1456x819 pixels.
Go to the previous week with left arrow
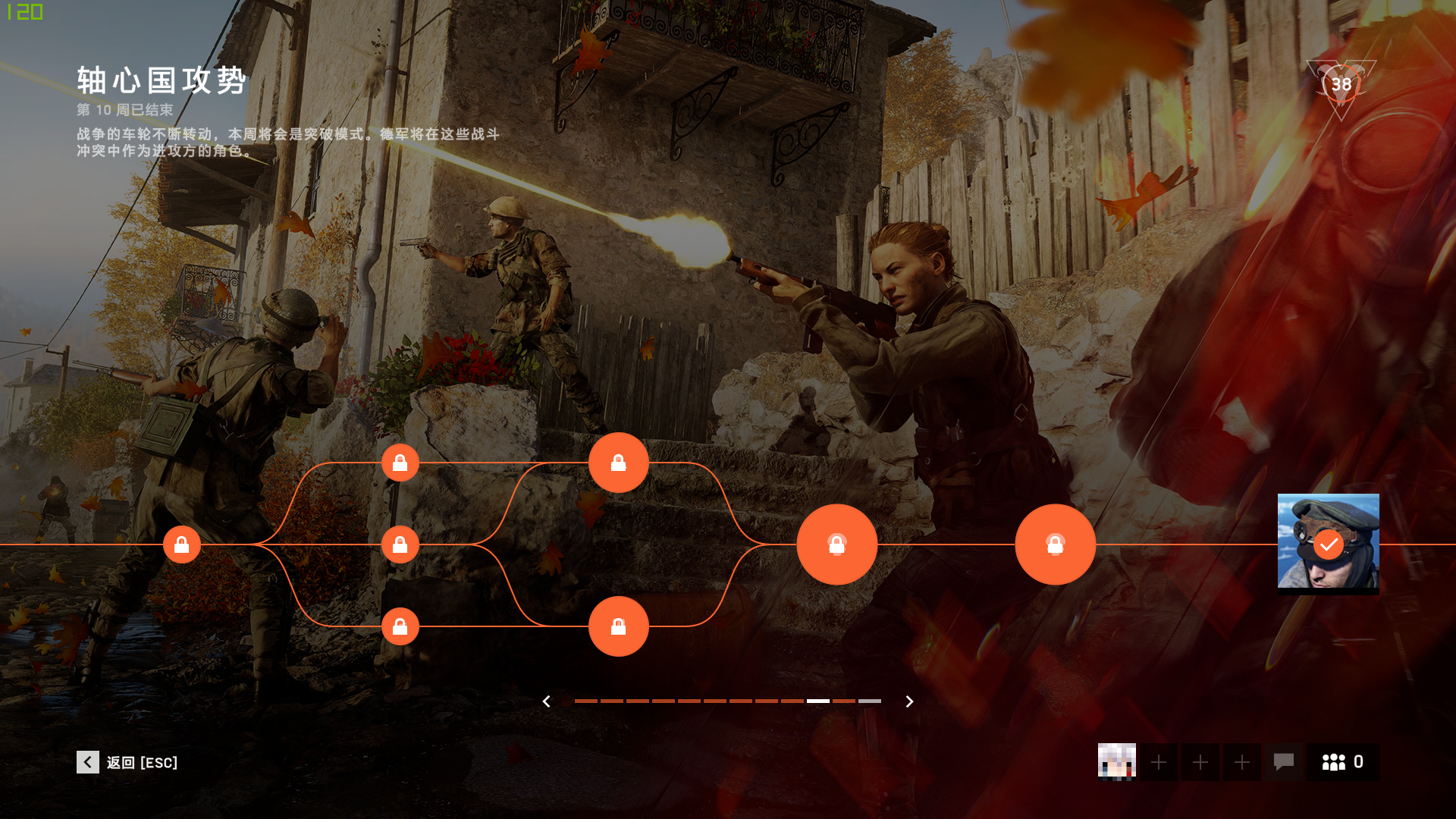tap(546, 701)
